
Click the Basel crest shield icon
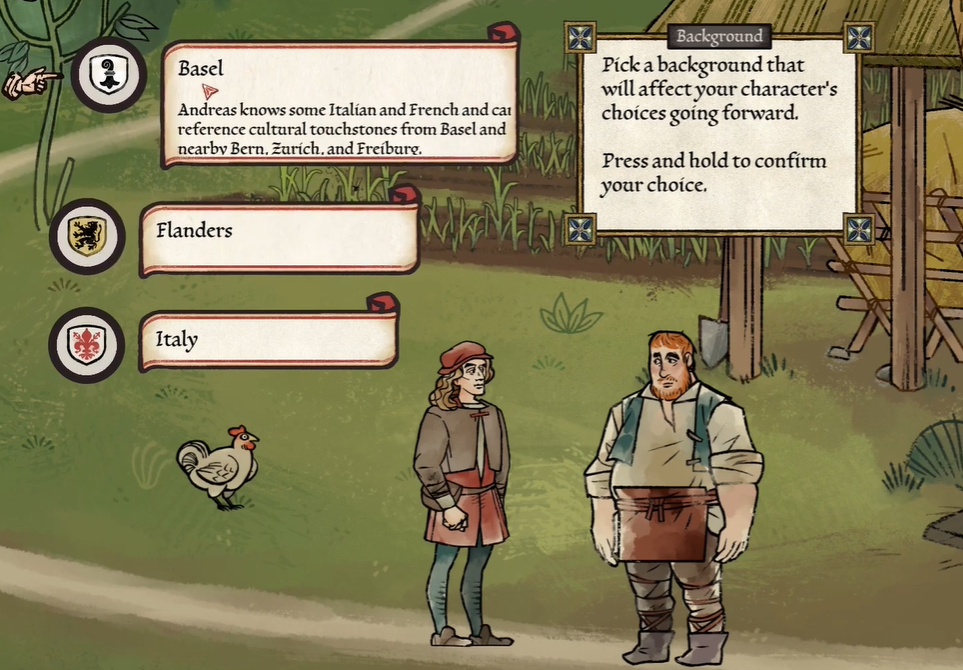(x=108, y=74)
